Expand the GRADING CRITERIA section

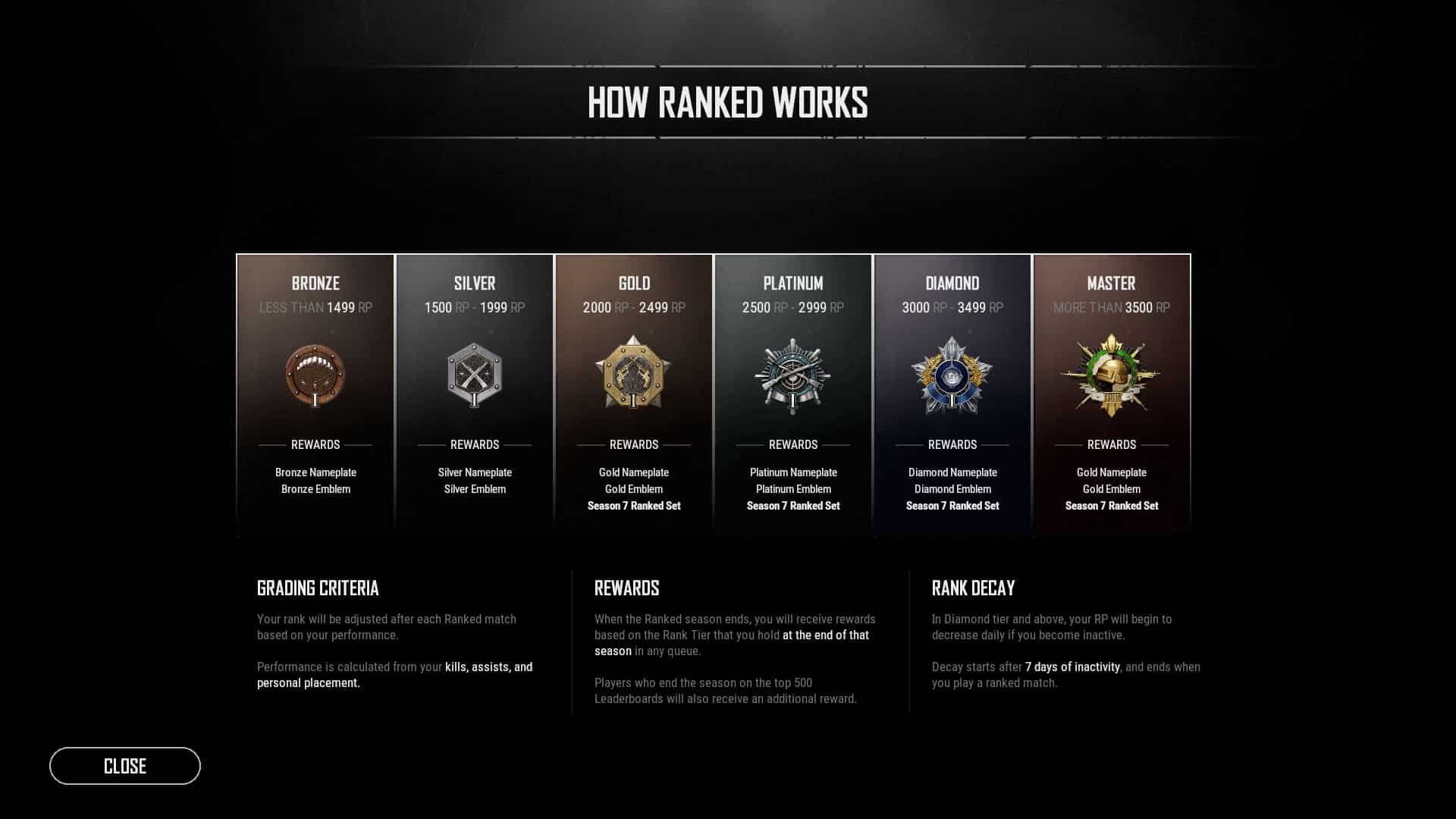[x=318, y=588]
